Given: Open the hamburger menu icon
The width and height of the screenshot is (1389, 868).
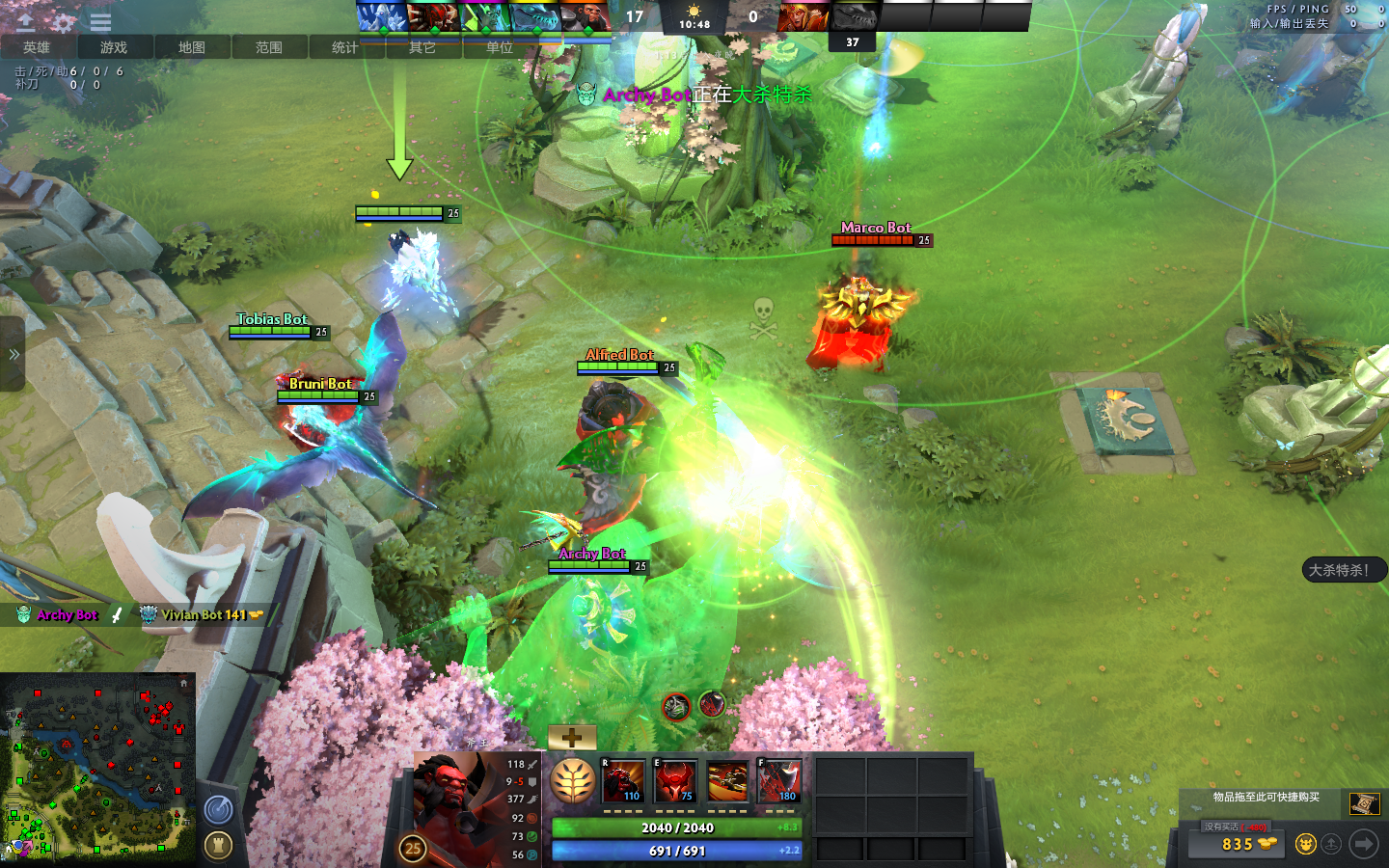Looking at the screenshot, I should pyautogui.click(x=100, y=21).
